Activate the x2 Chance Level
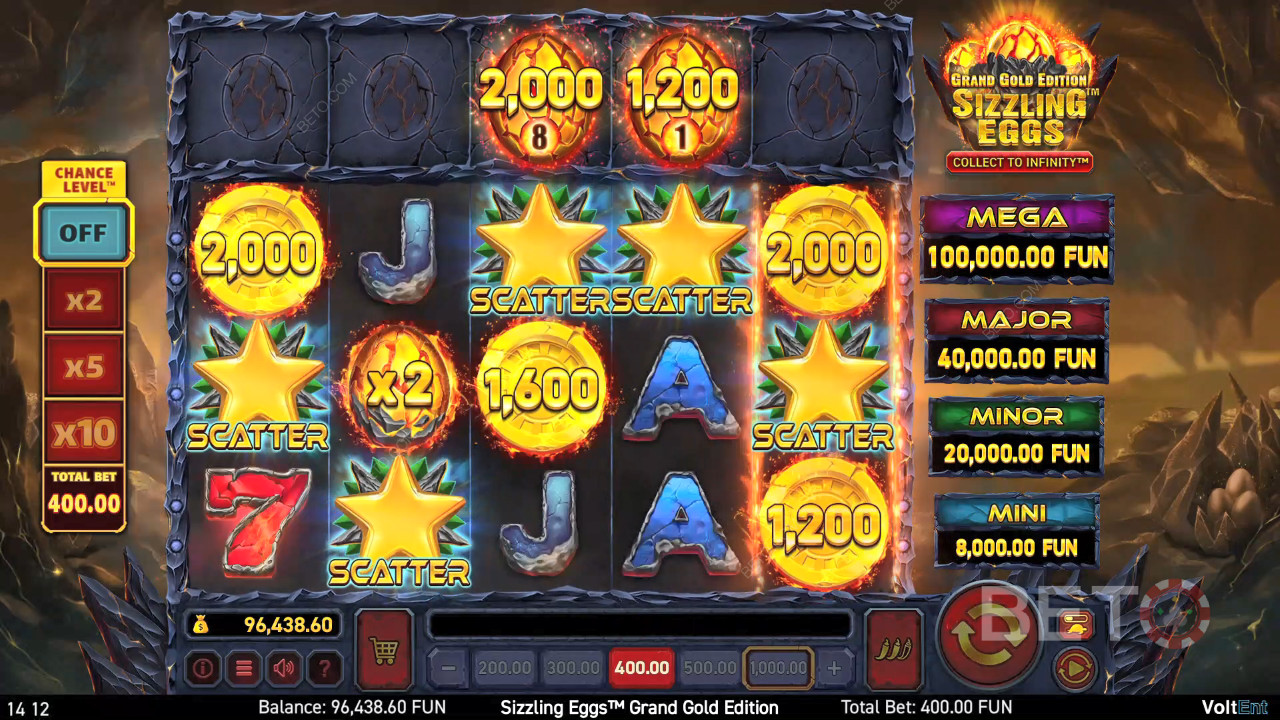1280x720 pixels. point(83,301)
